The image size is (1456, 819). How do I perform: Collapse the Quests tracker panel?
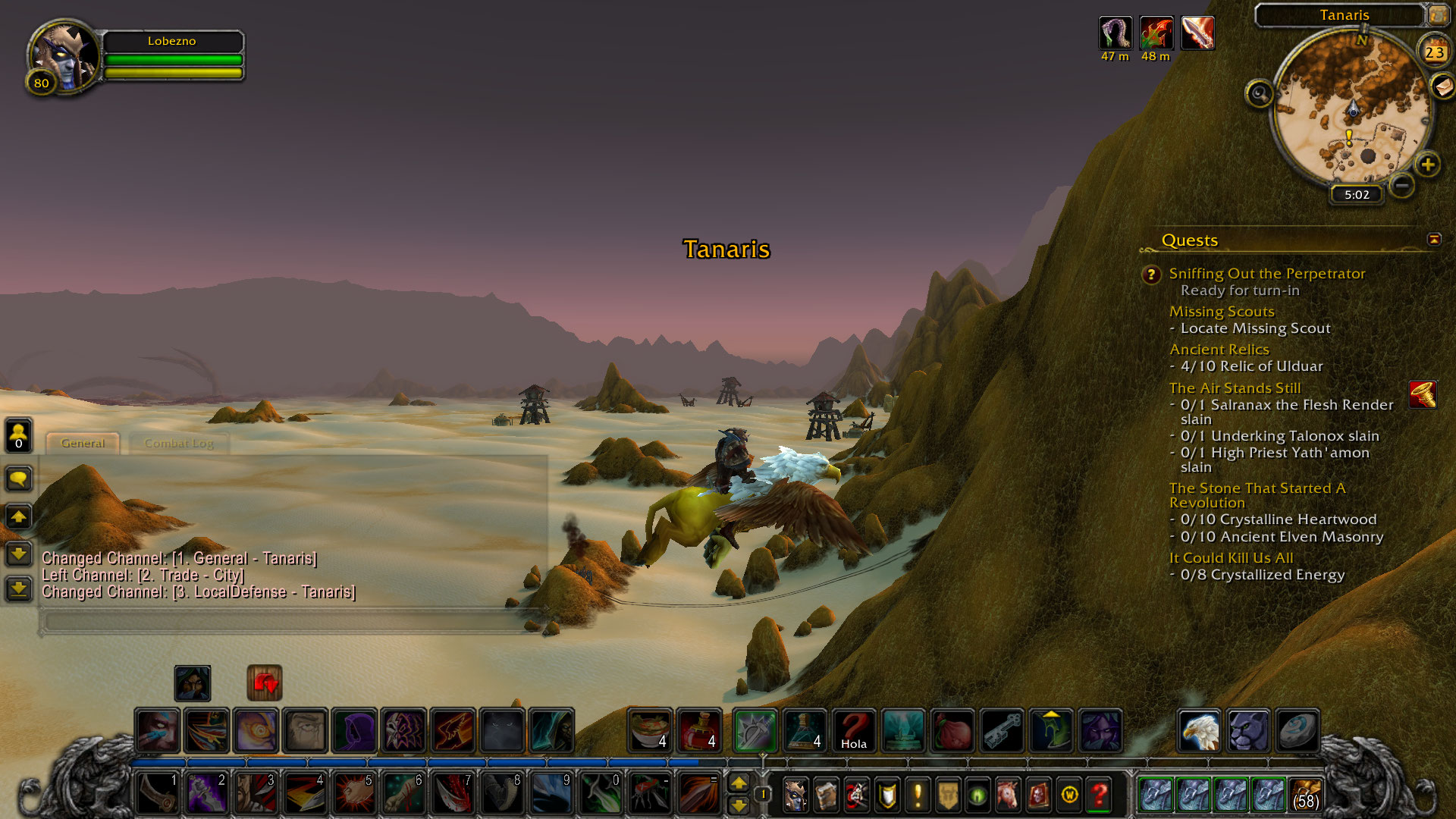point(1433,240)
